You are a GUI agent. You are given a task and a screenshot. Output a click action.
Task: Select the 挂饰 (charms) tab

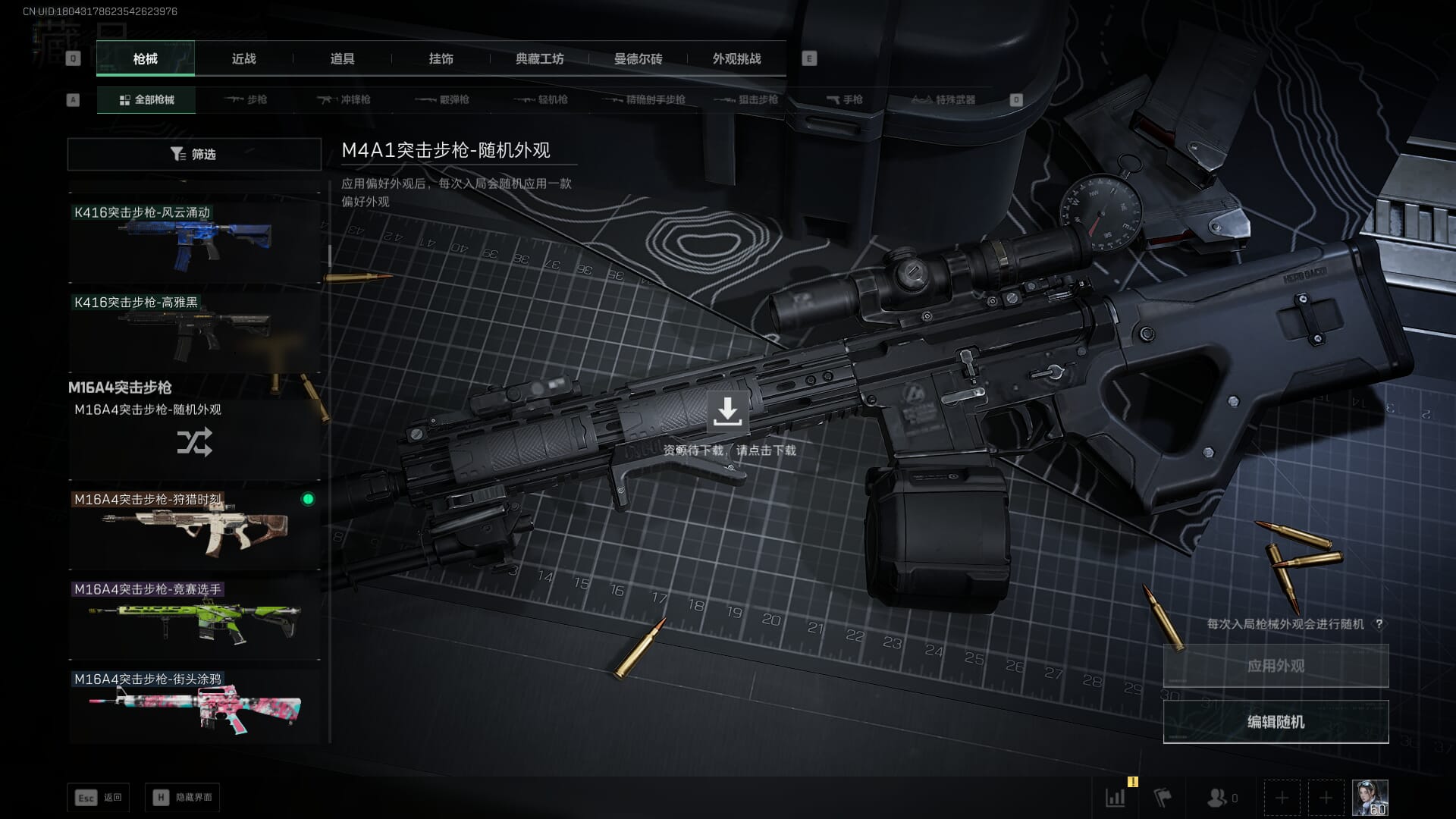[x=441, y=58]
